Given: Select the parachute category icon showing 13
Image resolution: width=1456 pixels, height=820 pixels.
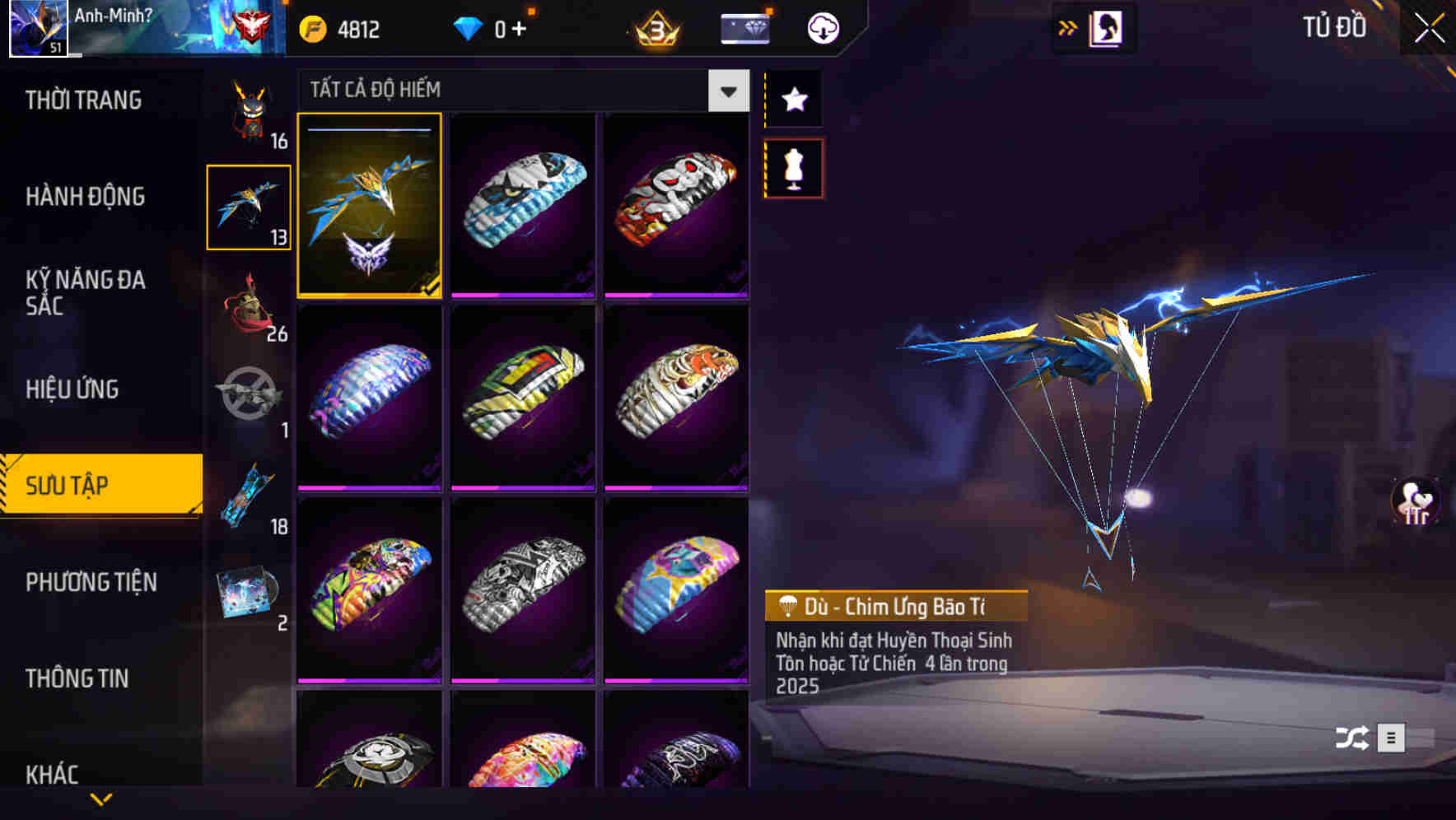Looking at the screenshot, I should pyautogui.click(x=248, y=206).
